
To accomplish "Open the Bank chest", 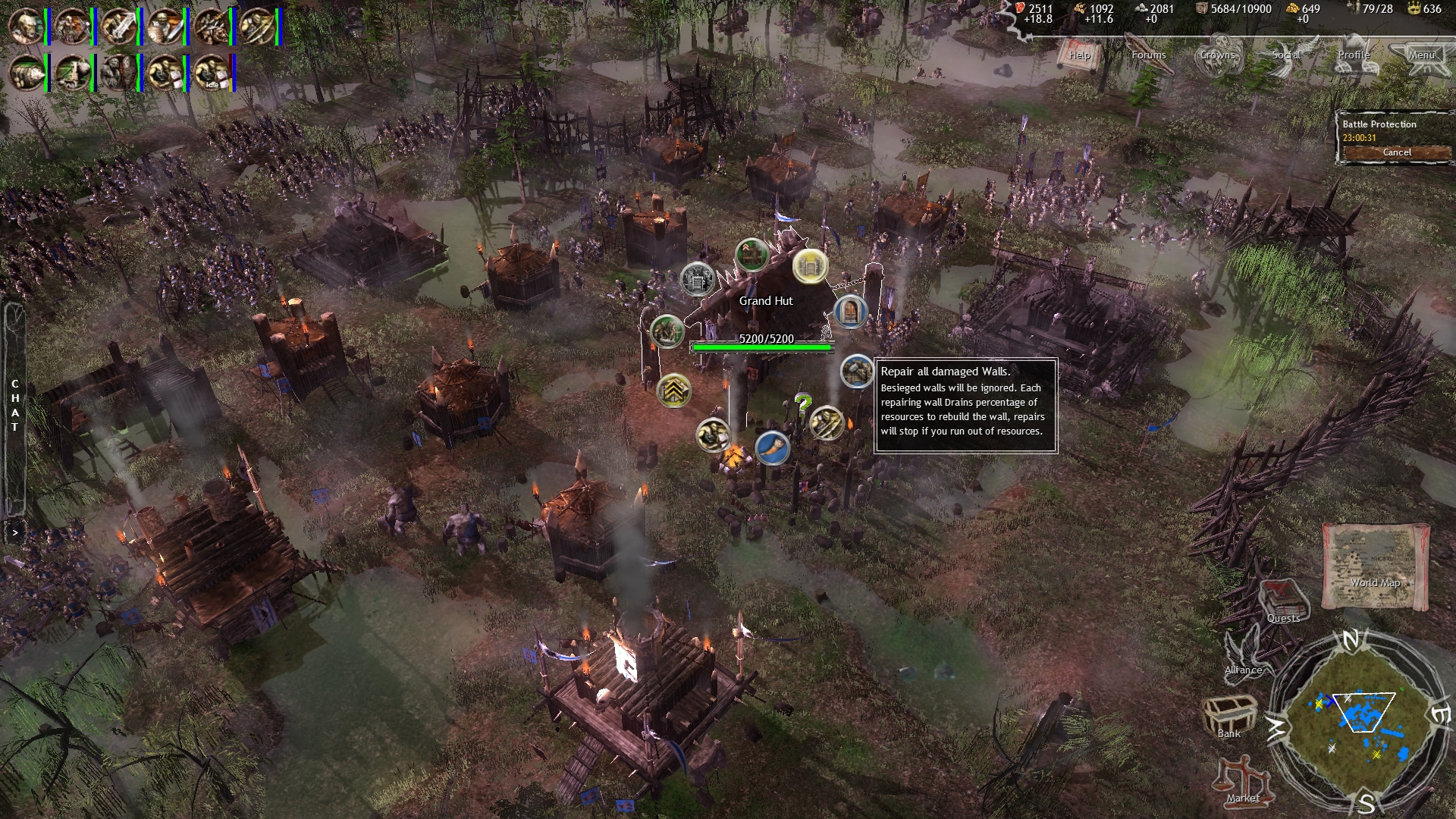I will pos(1228,717).
